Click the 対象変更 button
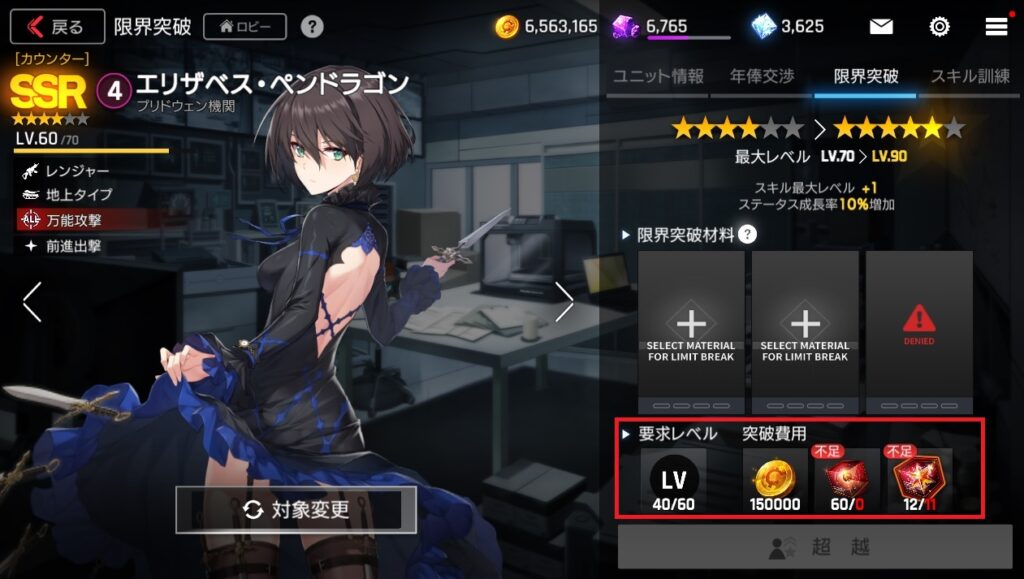 (296, 510)
